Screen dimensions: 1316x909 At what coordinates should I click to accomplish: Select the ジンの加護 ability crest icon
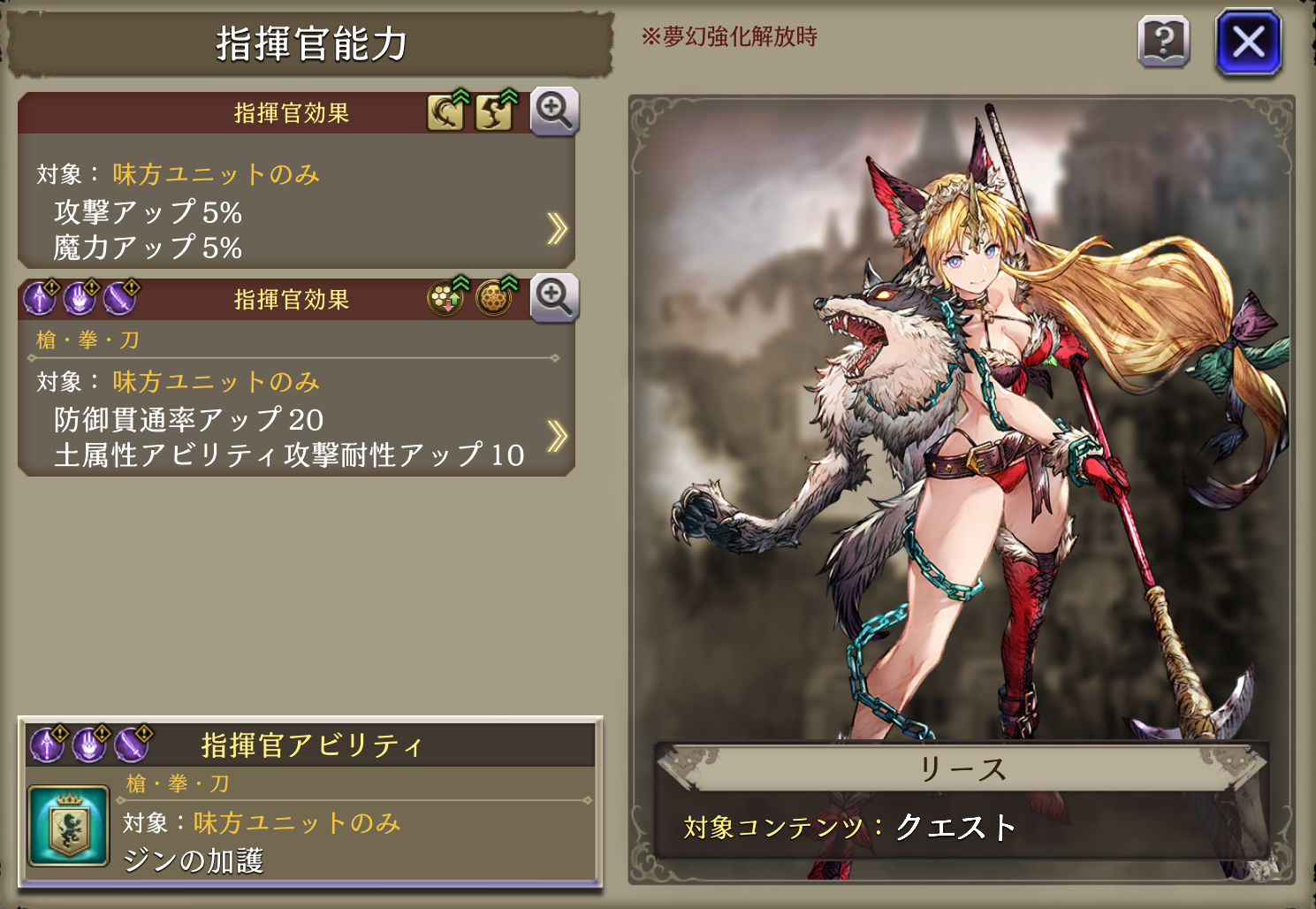(x=69, y=826)
